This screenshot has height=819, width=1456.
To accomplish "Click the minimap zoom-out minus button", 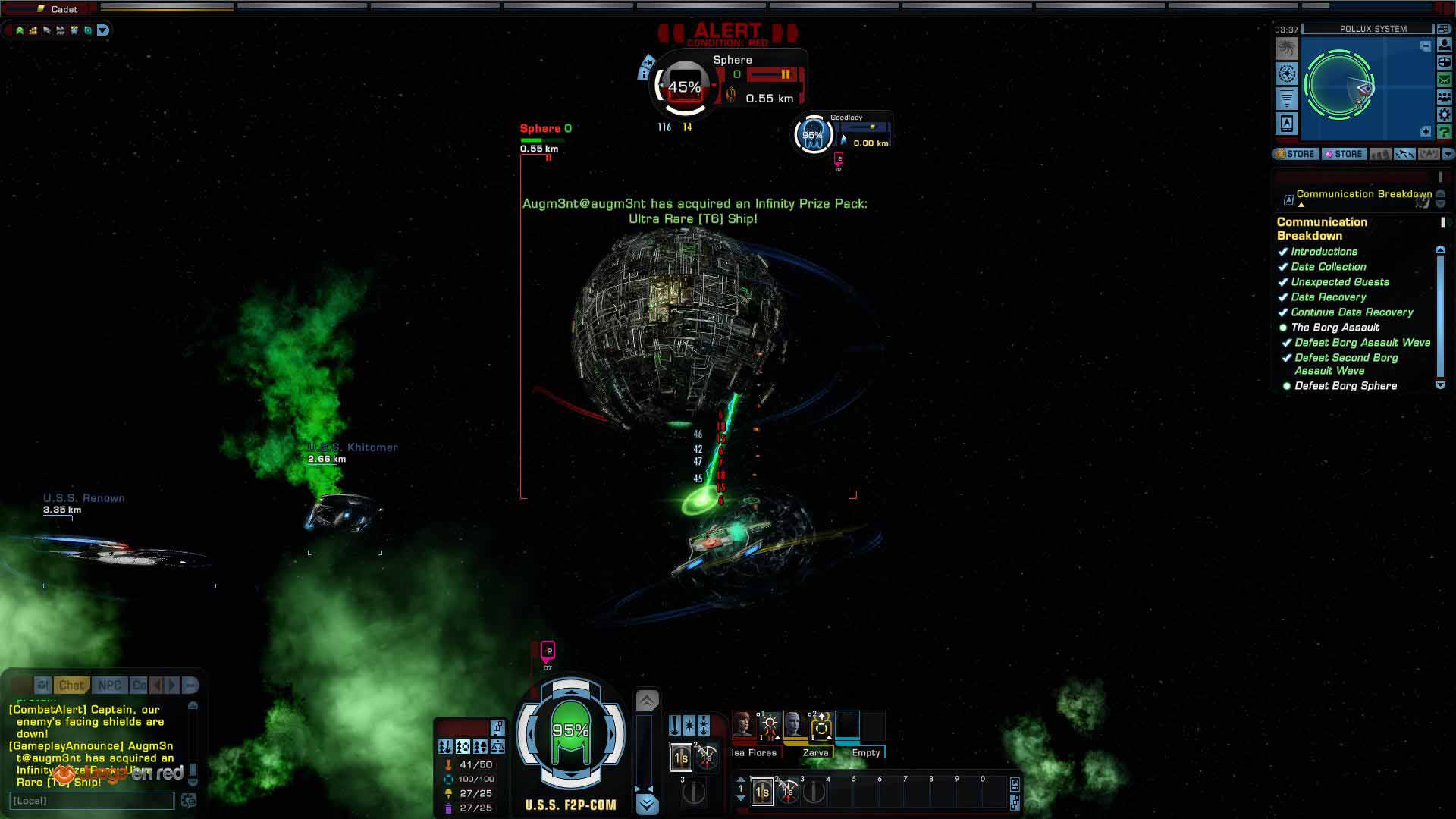I will tap(1426, 46).
